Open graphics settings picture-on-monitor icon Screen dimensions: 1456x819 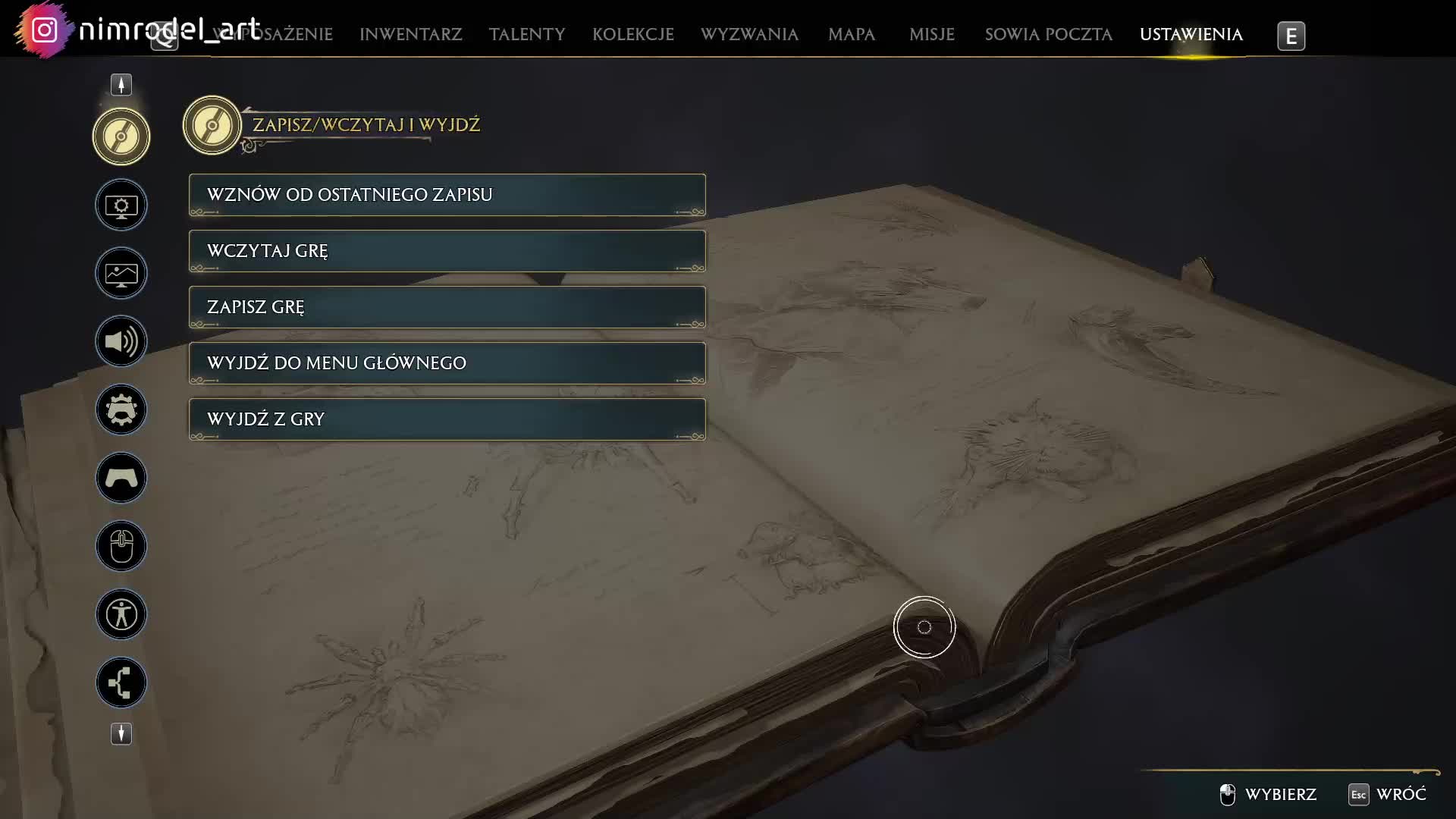click(x=121, y=273)
